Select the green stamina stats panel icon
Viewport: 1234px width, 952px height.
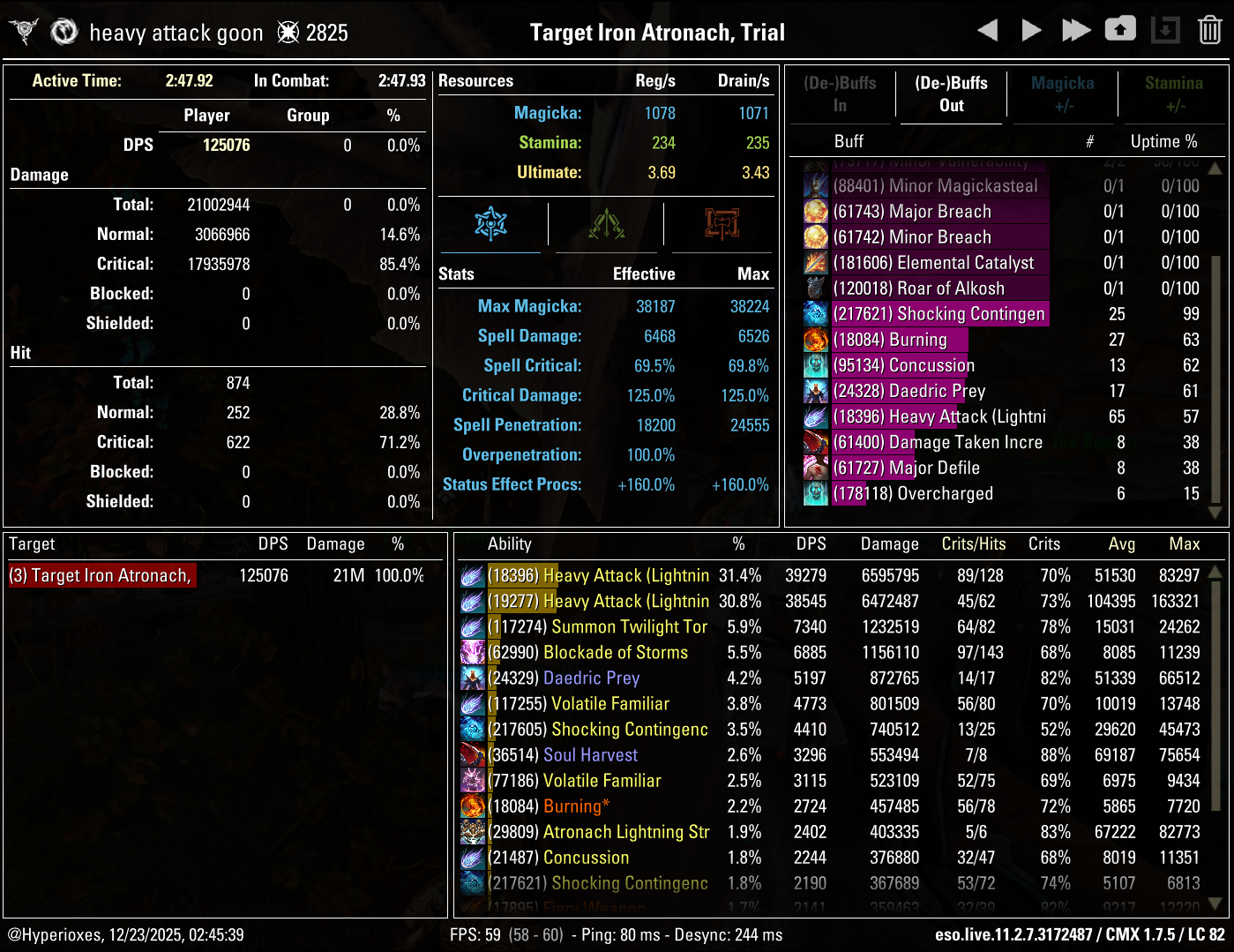pos(606,225)
